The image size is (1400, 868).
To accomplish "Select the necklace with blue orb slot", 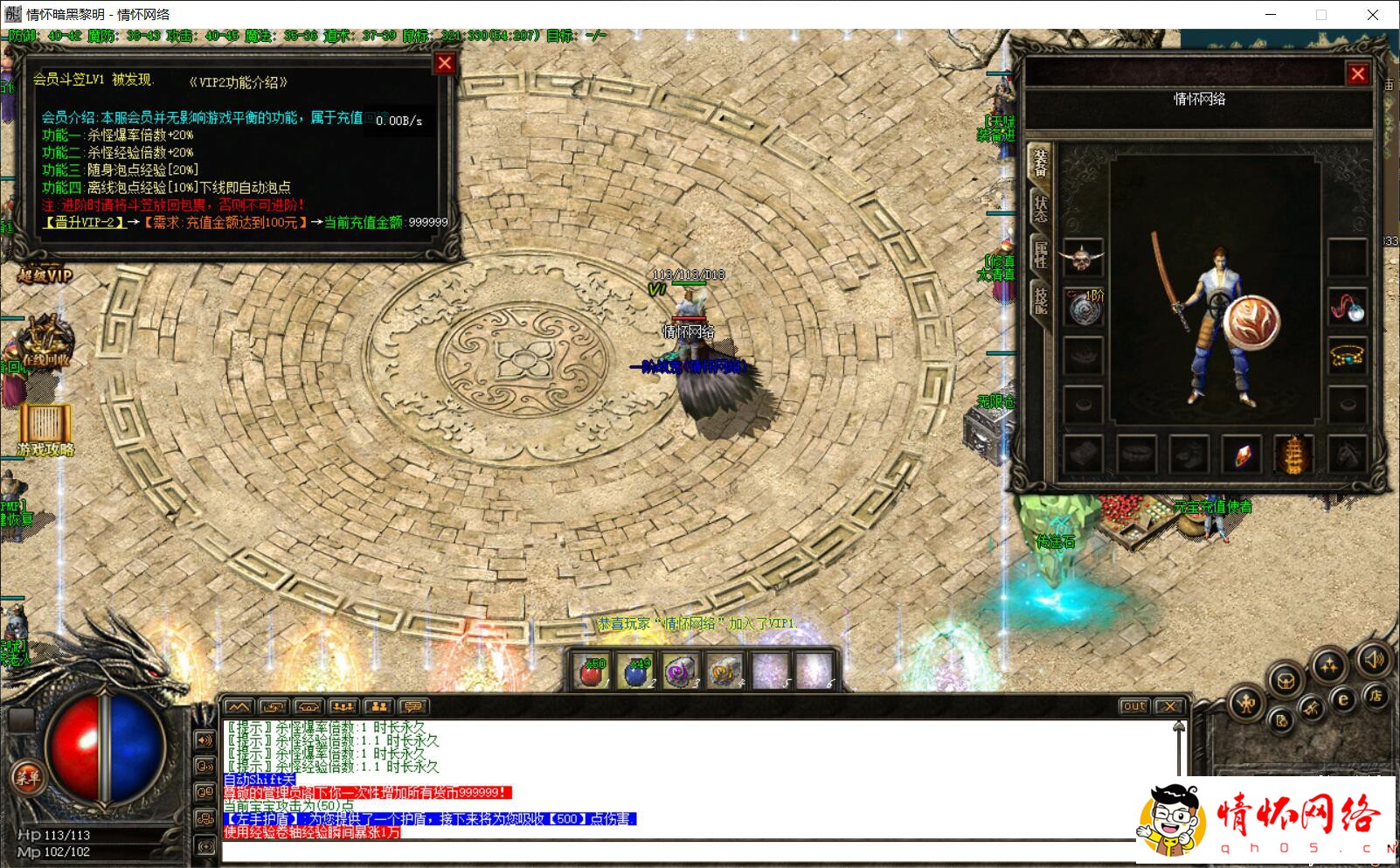I will coord(1347,308).
